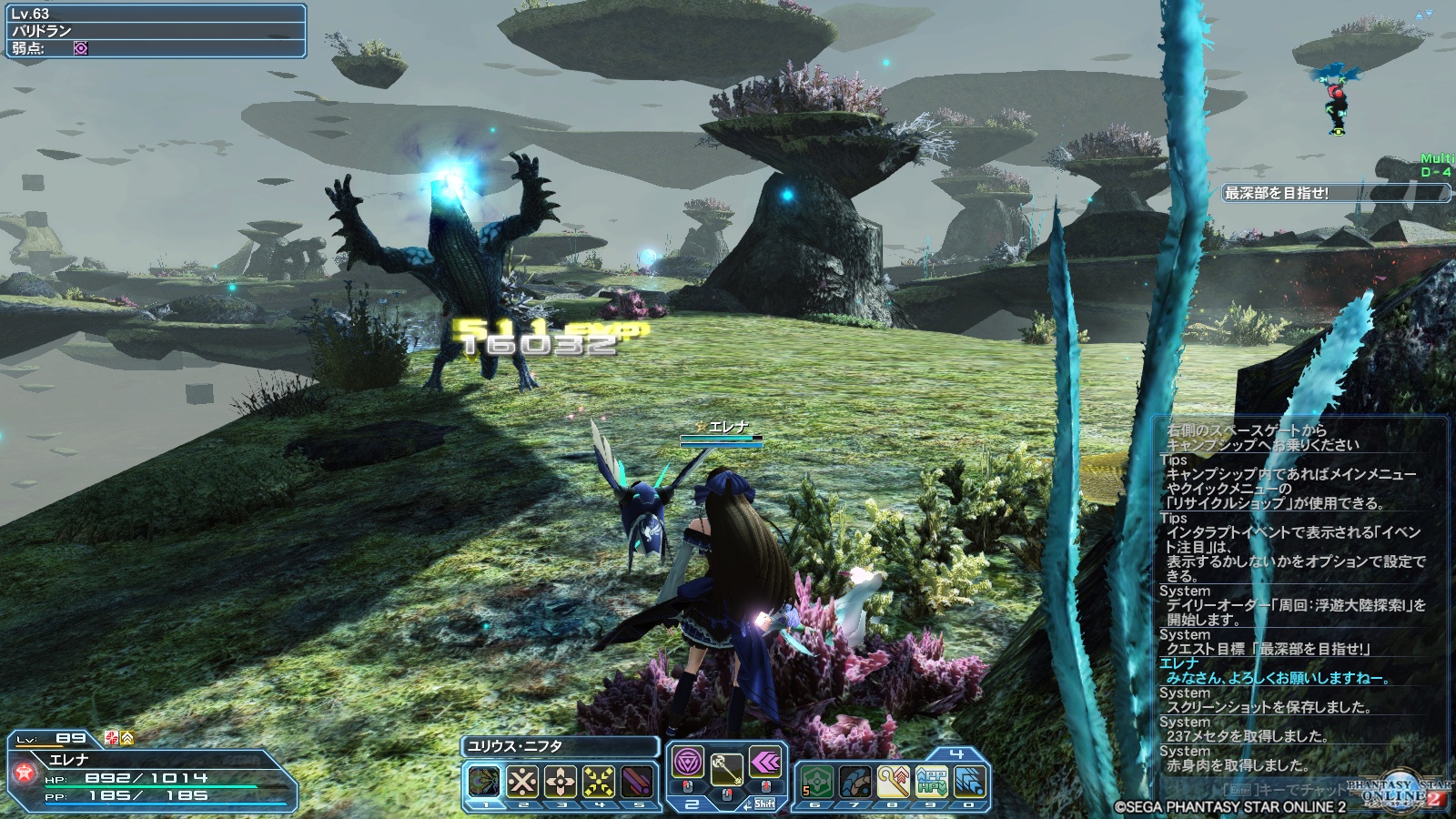Activate the PP HP conversion skill icon
The height and width of the screenshot is (819, 1456).
click(x=932, y=782)
